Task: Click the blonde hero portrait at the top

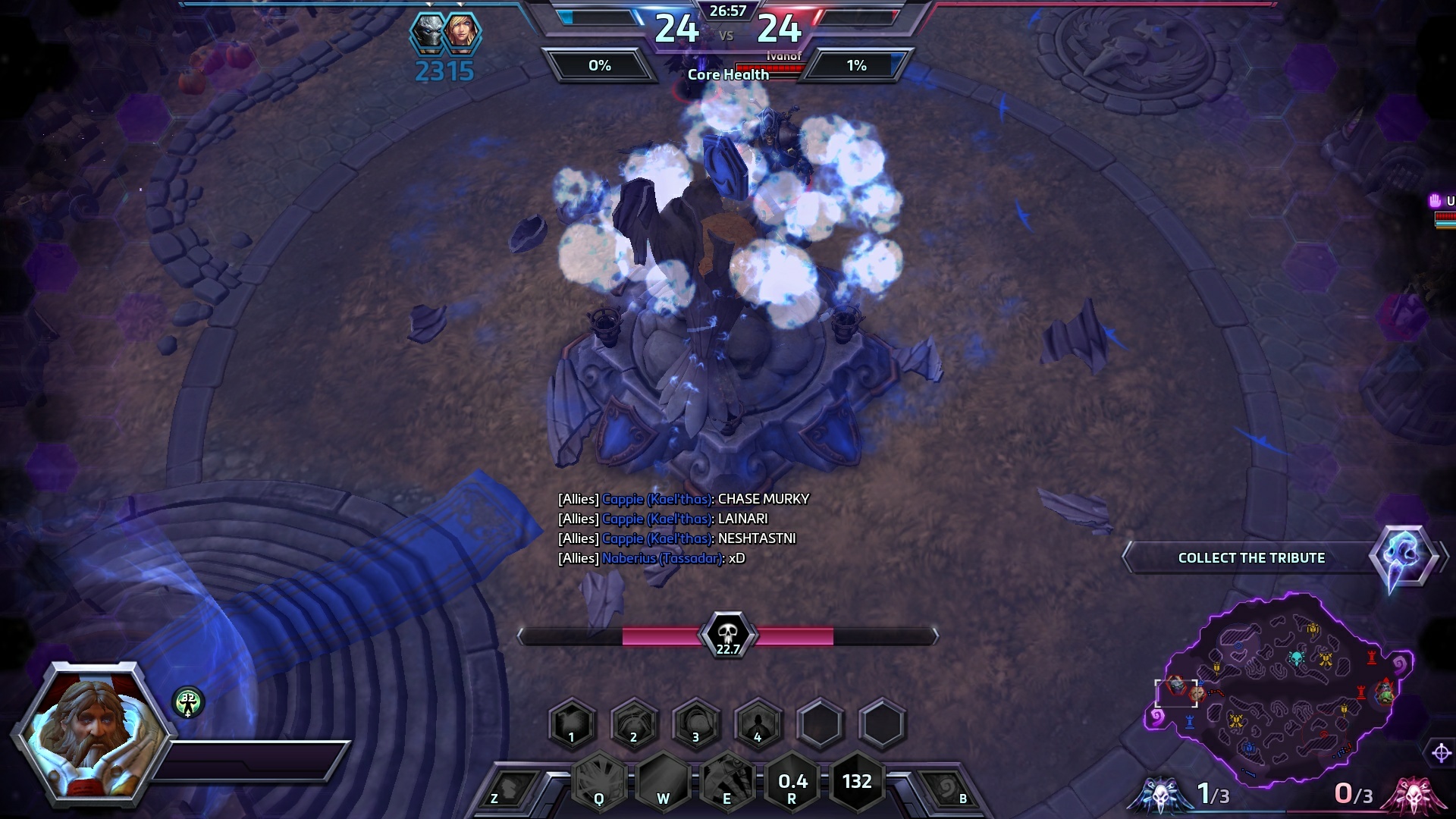Action: coord(462,33)
